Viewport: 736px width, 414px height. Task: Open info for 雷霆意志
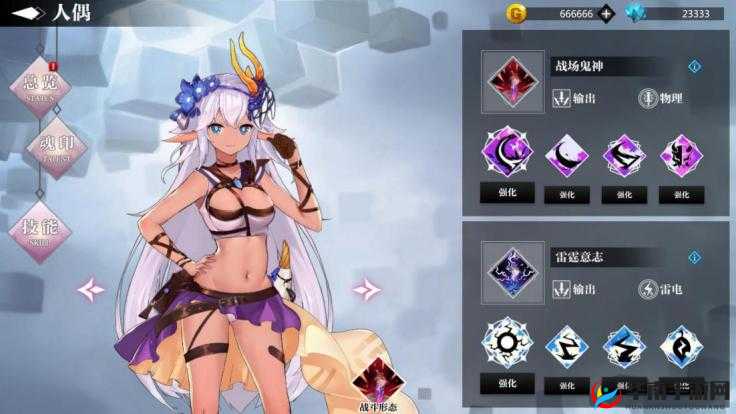tap(694, 257)
